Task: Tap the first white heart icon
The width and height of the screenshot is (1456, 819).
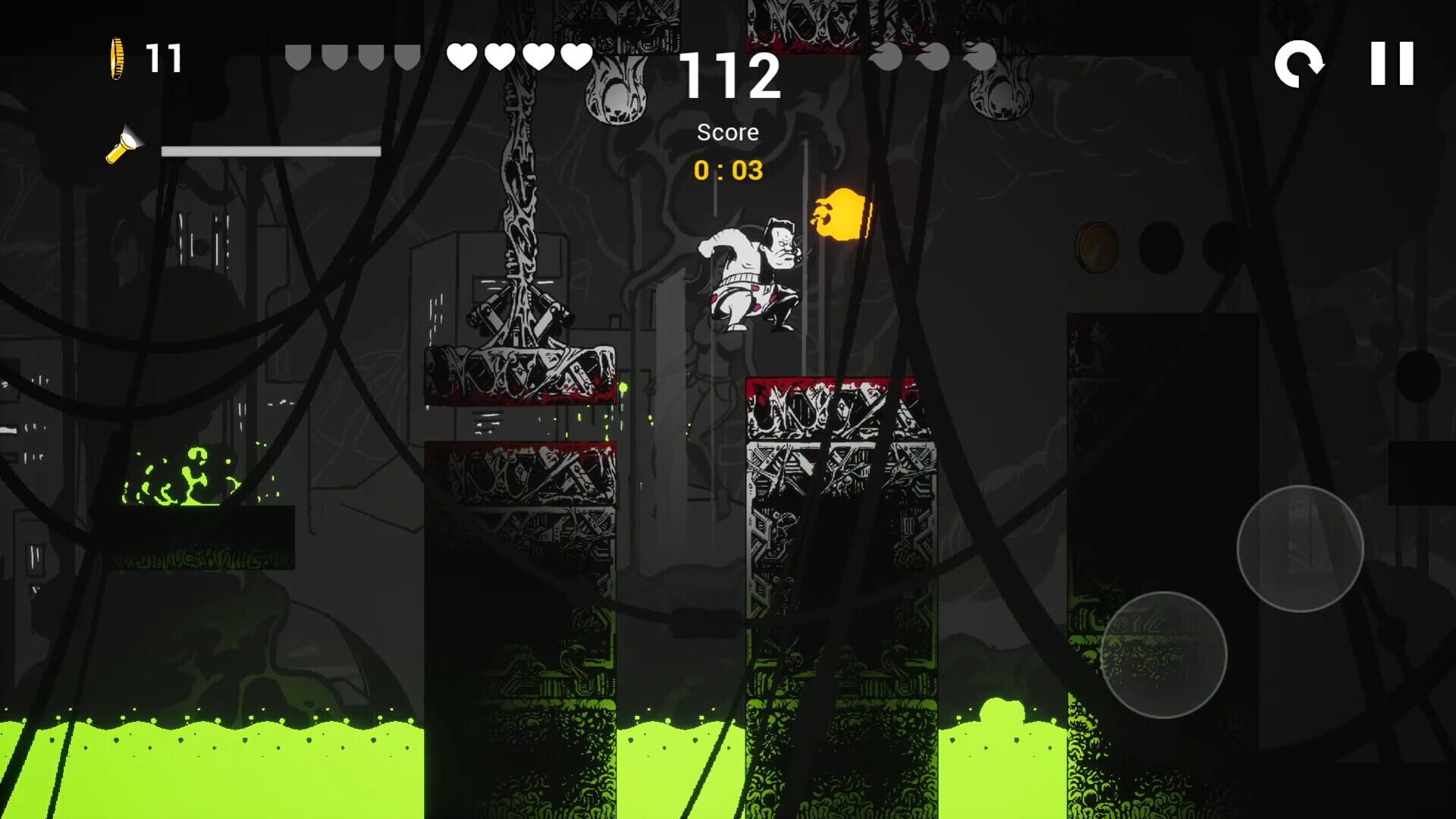Action: point(463,55)
